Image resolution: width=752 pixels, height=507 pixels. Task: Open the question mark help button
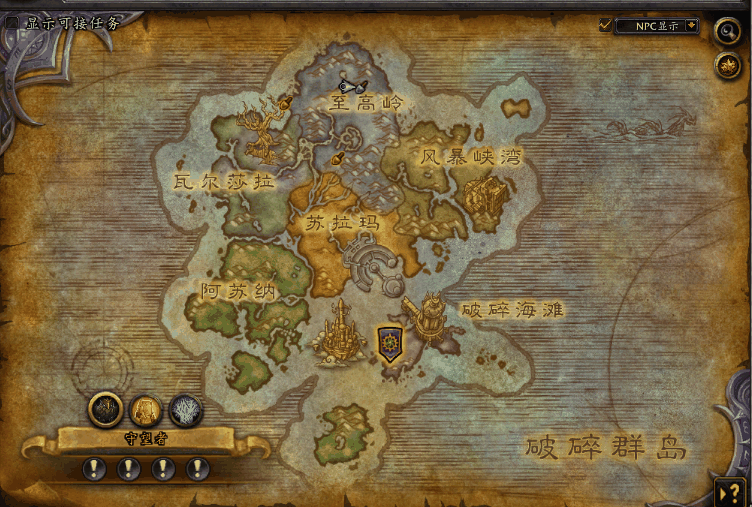[727, 490]
